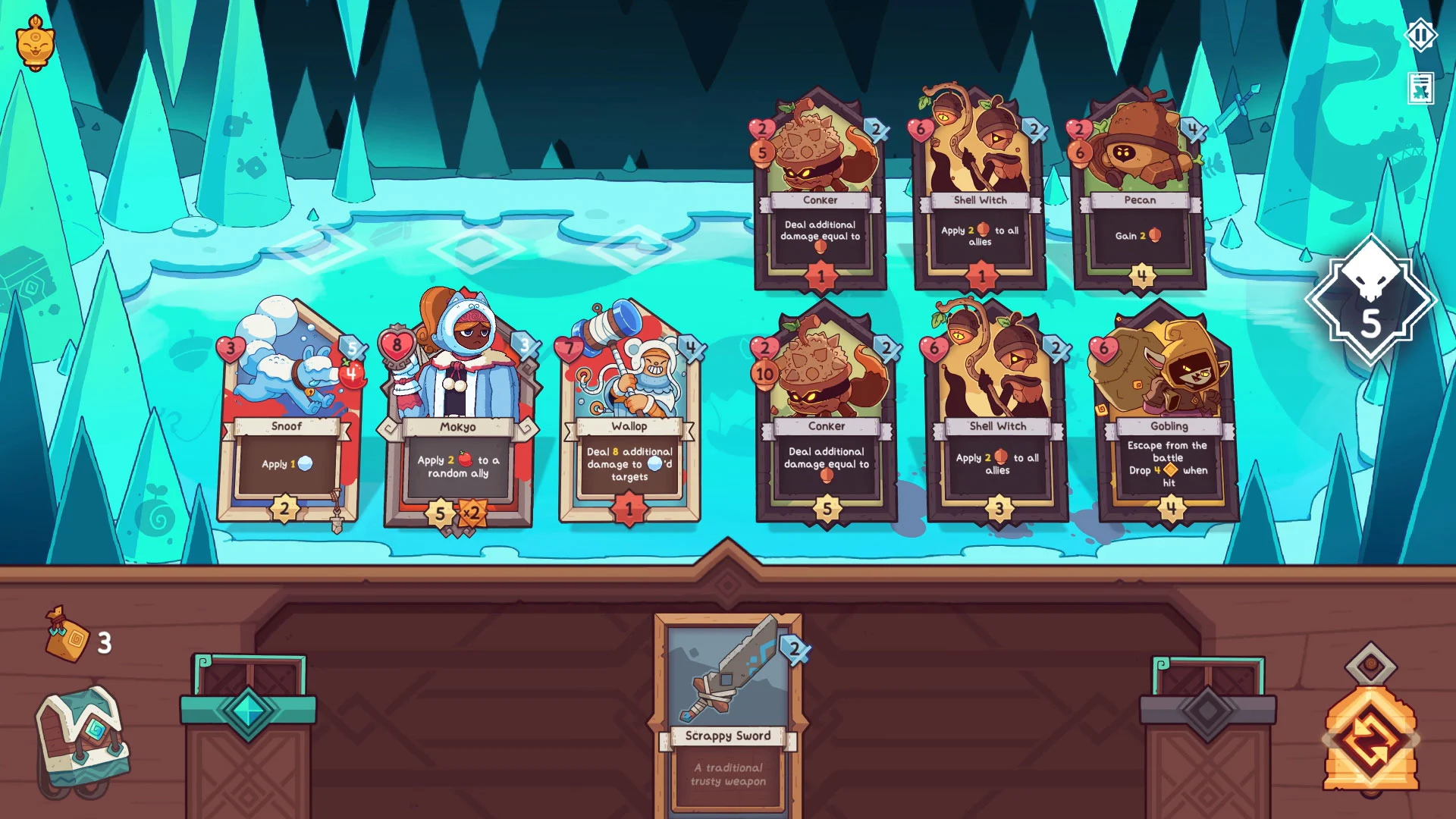This screenshot has height=819, width=1456.
Task: Open the grey discard pile
Action: coord(1207,713)
